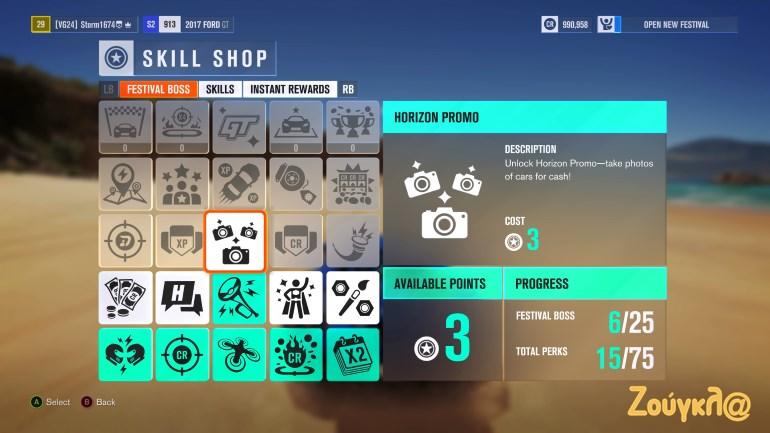
Task: Choose the cash banknotes perk tile
Action: [126, 297]
